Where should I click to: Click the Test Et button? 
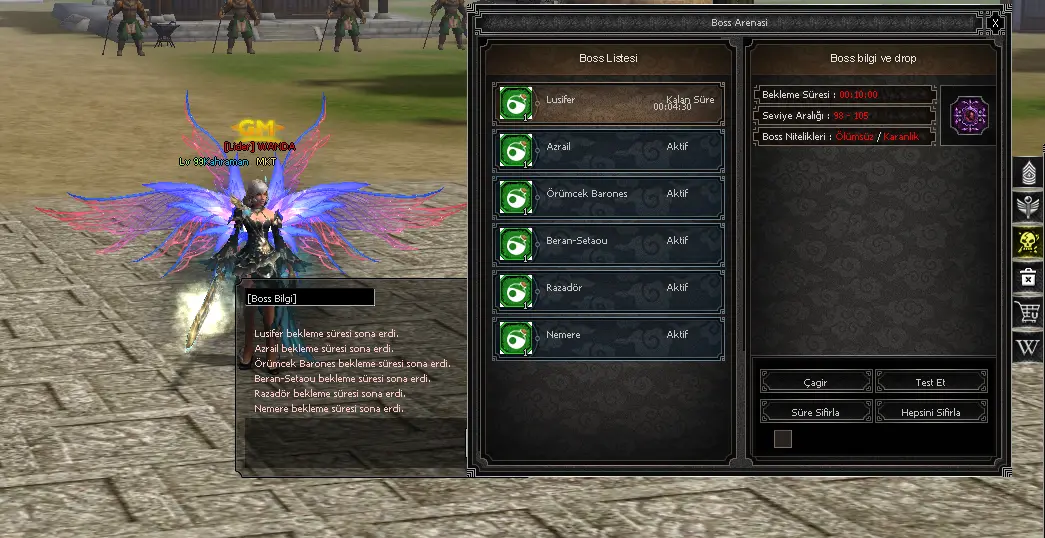[931, 382]
